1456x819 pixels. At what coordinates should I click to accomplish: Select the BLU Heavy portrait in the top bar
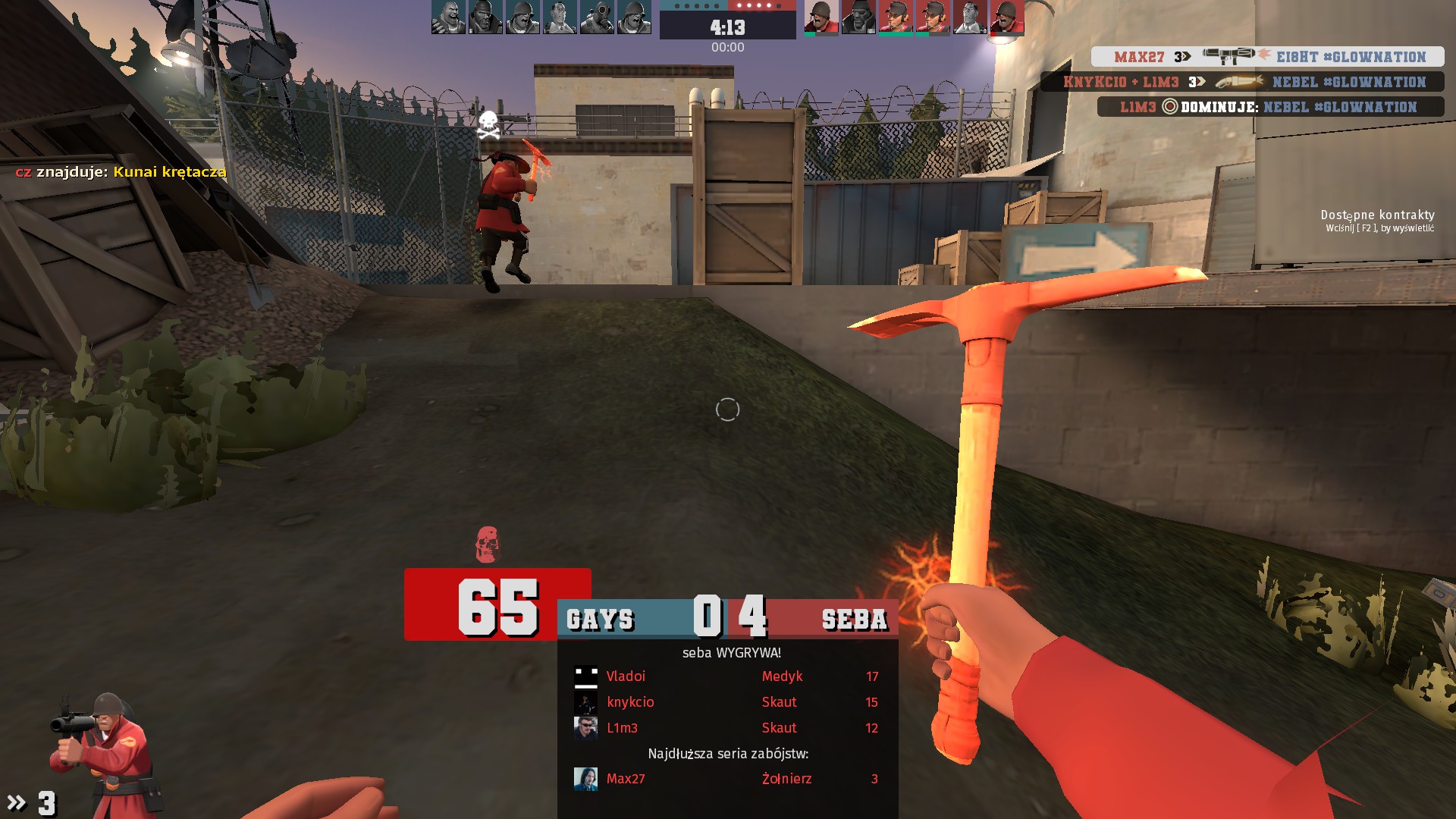click(x=448, y=17)
